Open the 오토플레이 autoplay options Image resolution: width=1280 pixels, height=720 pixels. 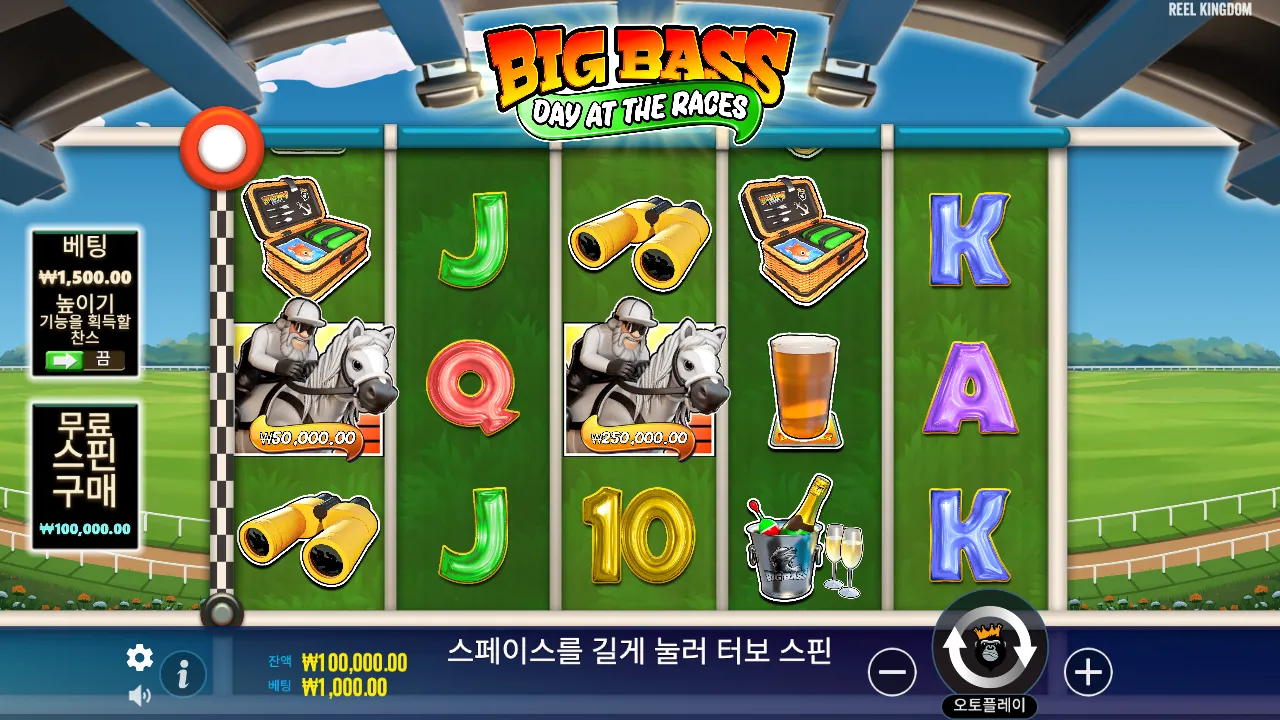989,706
